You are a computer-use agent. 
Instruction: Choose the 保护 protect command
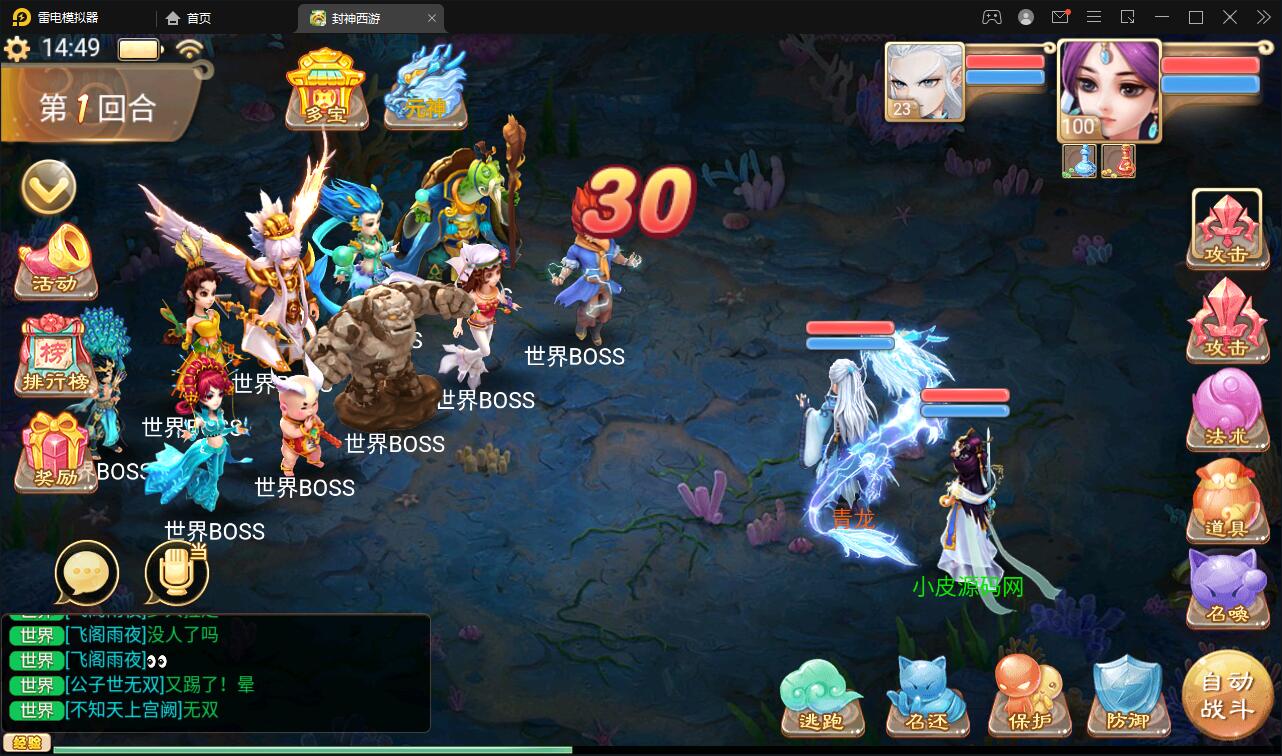coord(1030,697)
